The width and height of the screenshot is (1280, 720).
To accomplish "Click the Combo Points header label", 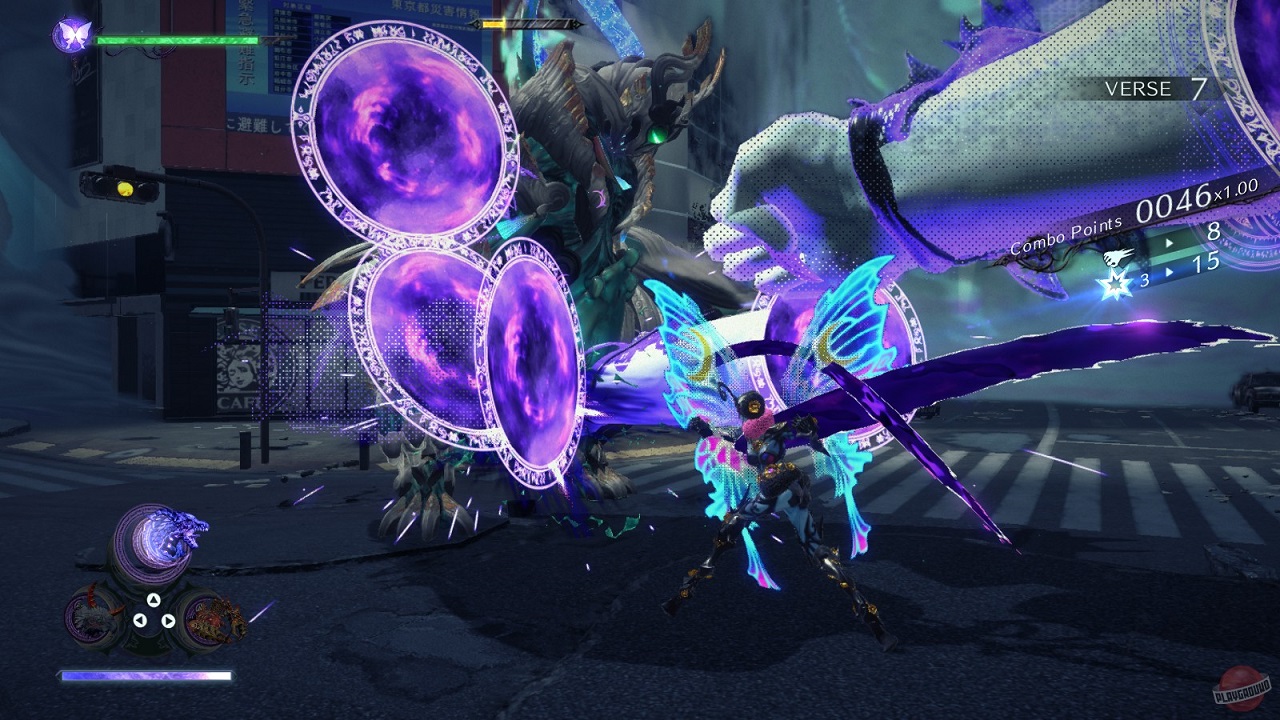I will (1066, 235).
